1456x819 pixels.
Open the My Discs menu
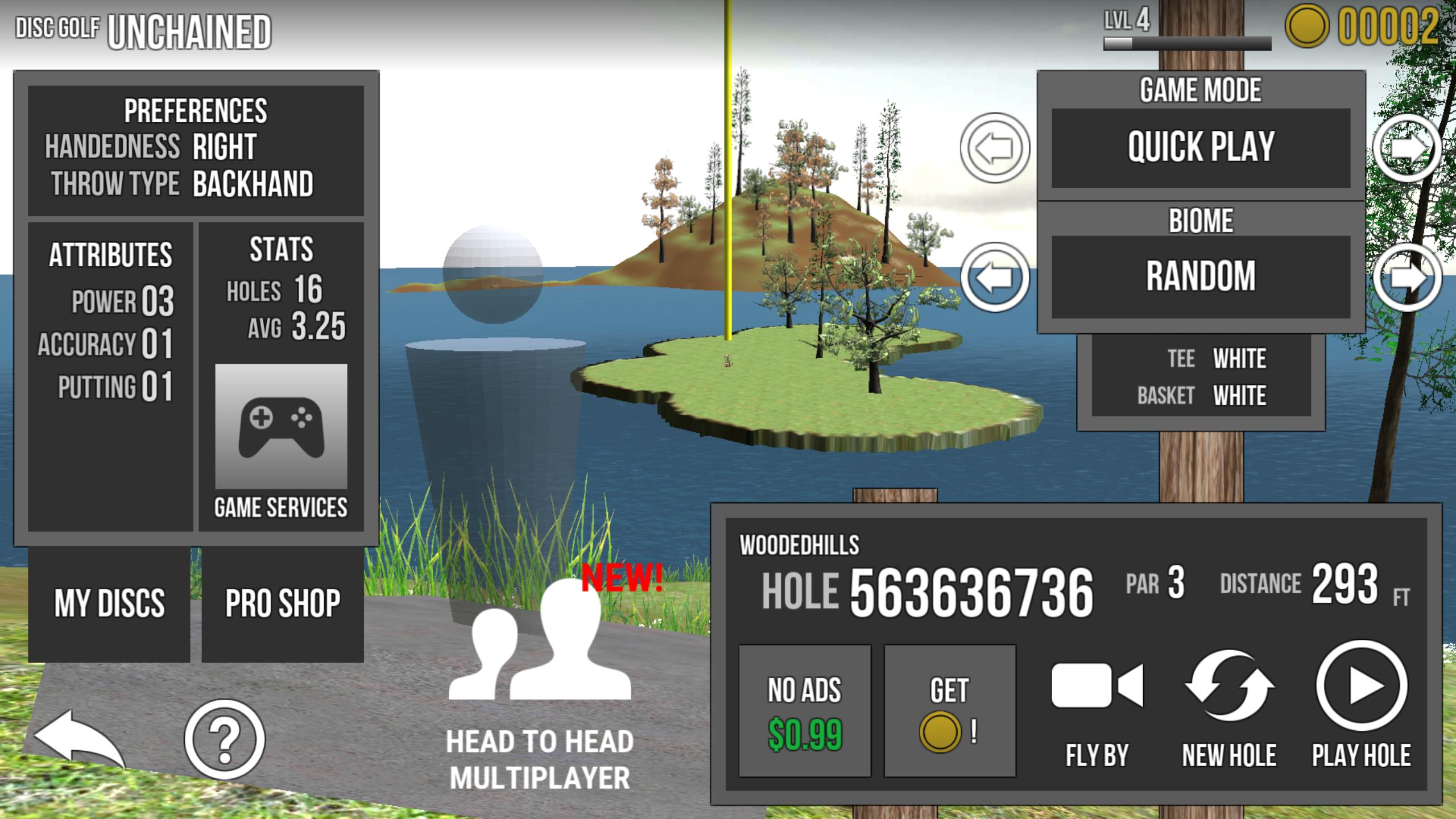(x=109, y=604)
